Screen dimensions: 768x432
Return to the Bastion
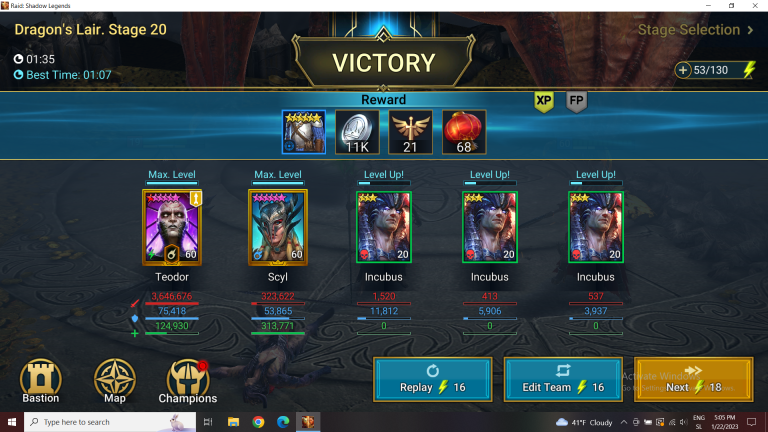(x=41, y=381)
